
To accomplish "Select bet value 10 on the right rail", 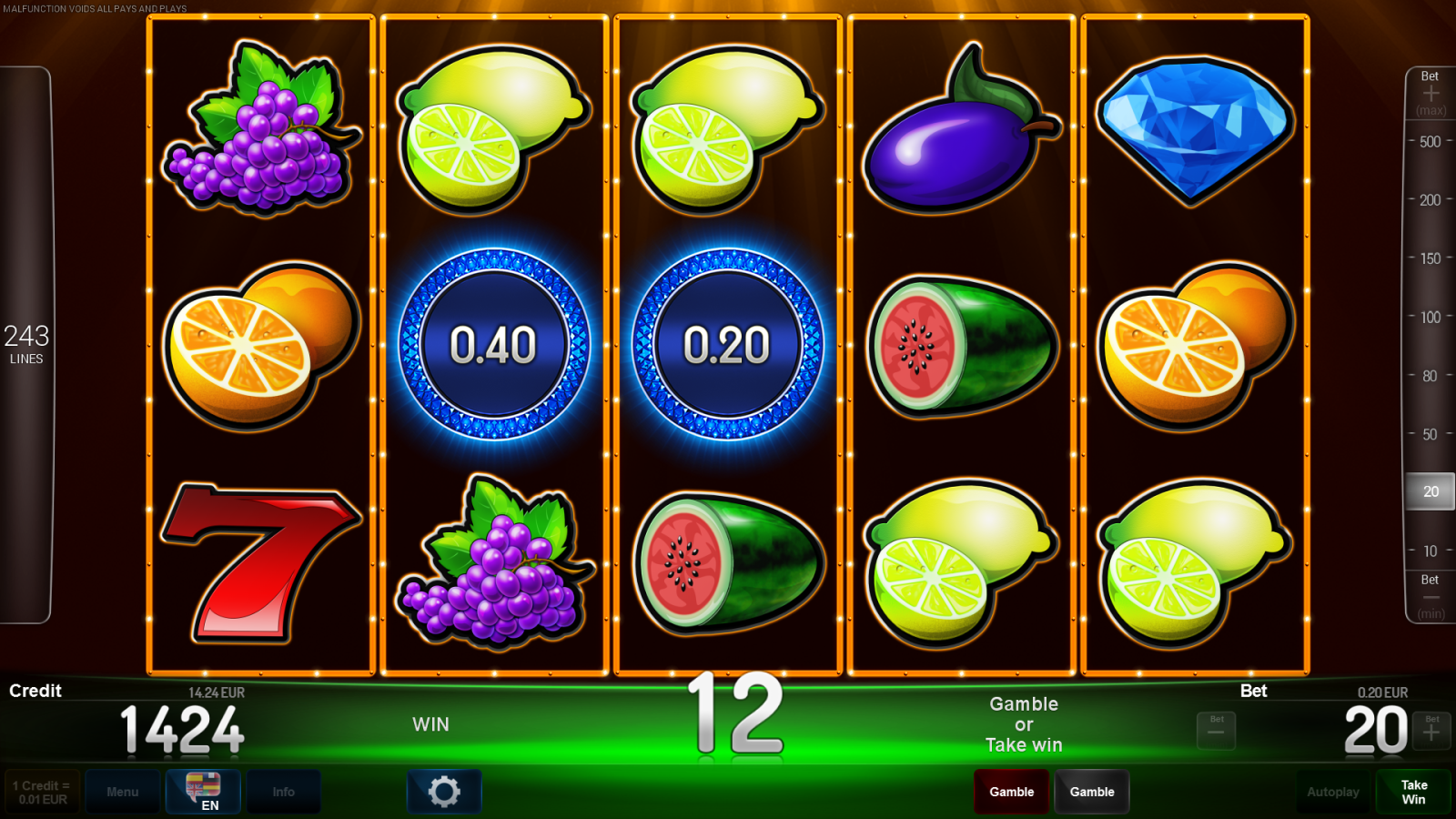I will pyautogui.click(x=1429, y=551).
